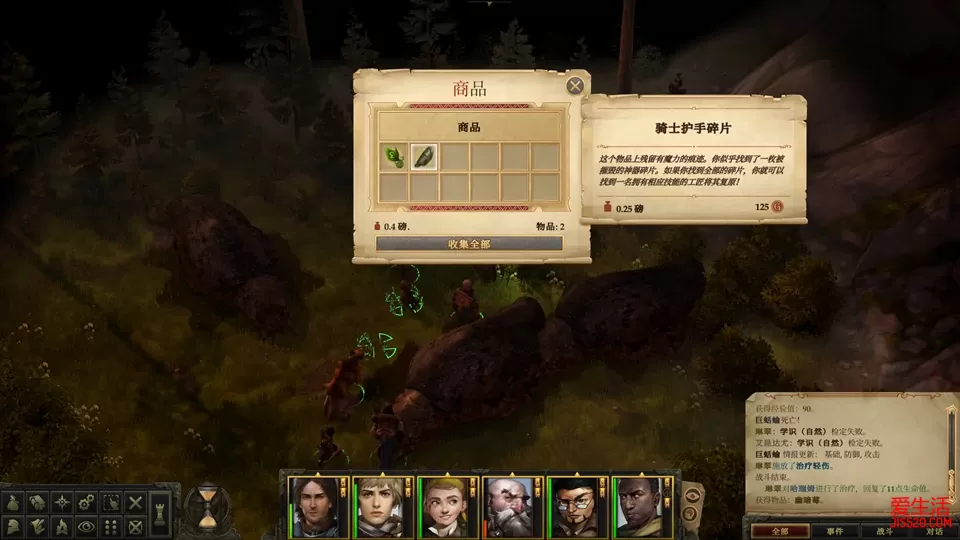Click the 收集全部 collect-all button
Screen dimensions: 960x540
coord(469,244)
